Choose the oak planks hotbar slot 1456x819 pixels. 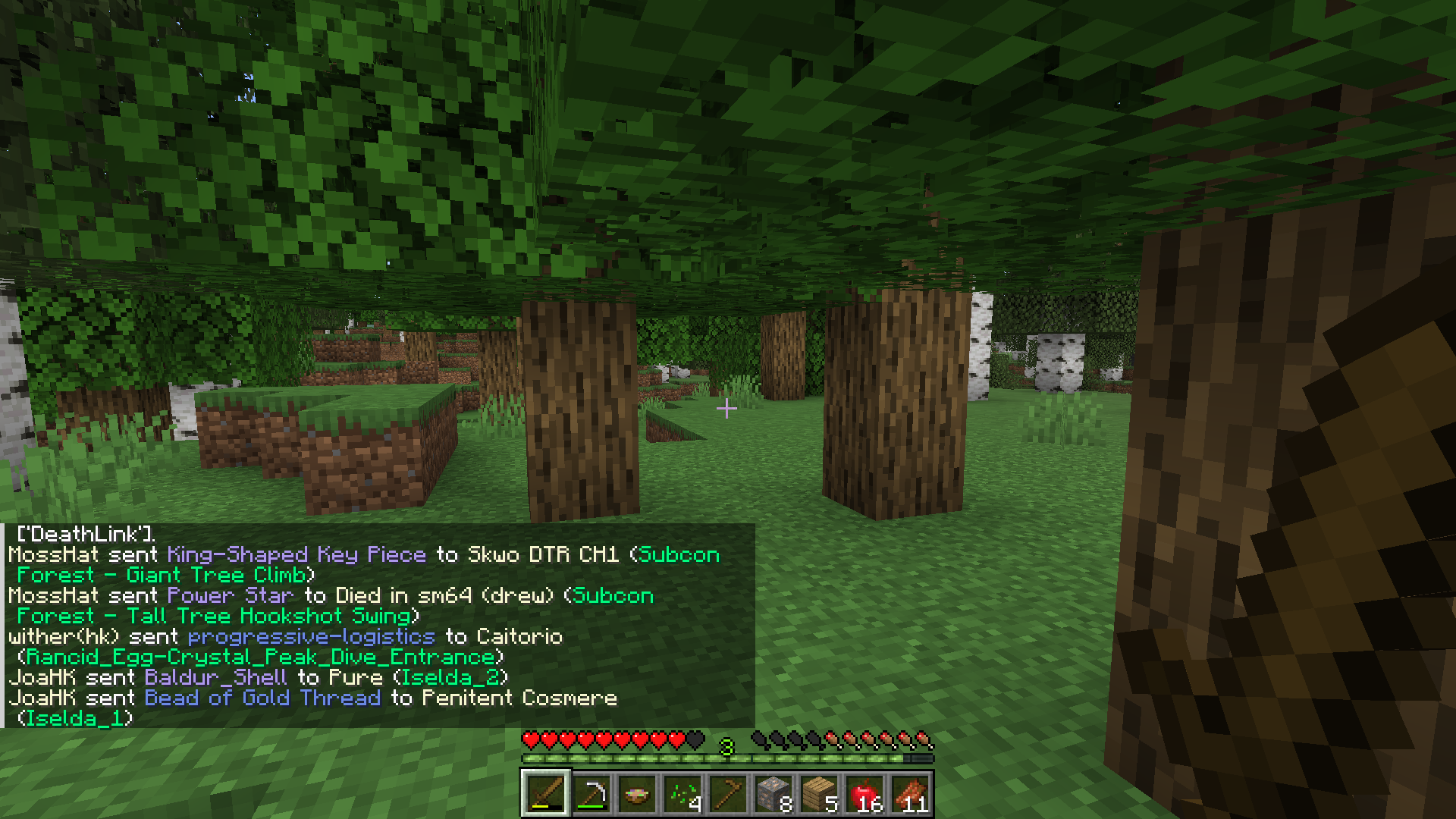pyautogui.click(x=818, y=794)
